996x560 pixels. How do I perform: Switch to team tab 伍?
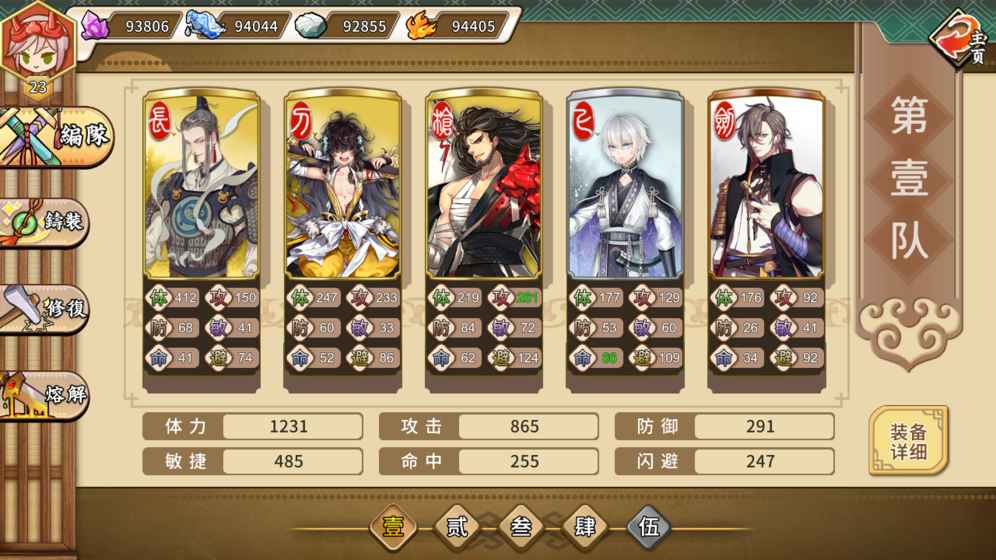click(x=649, y=527)
